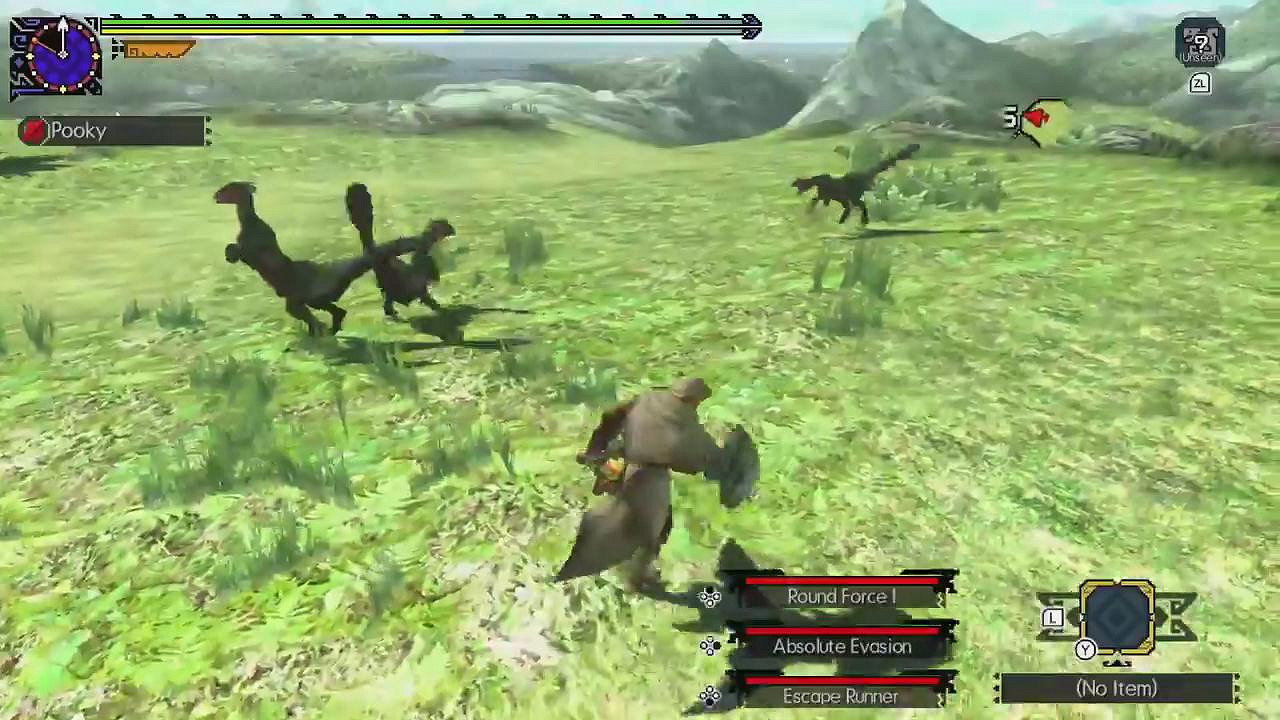Activate the Escape Runner hunter art
1280x720 pixels.
[x=841, y=696]
